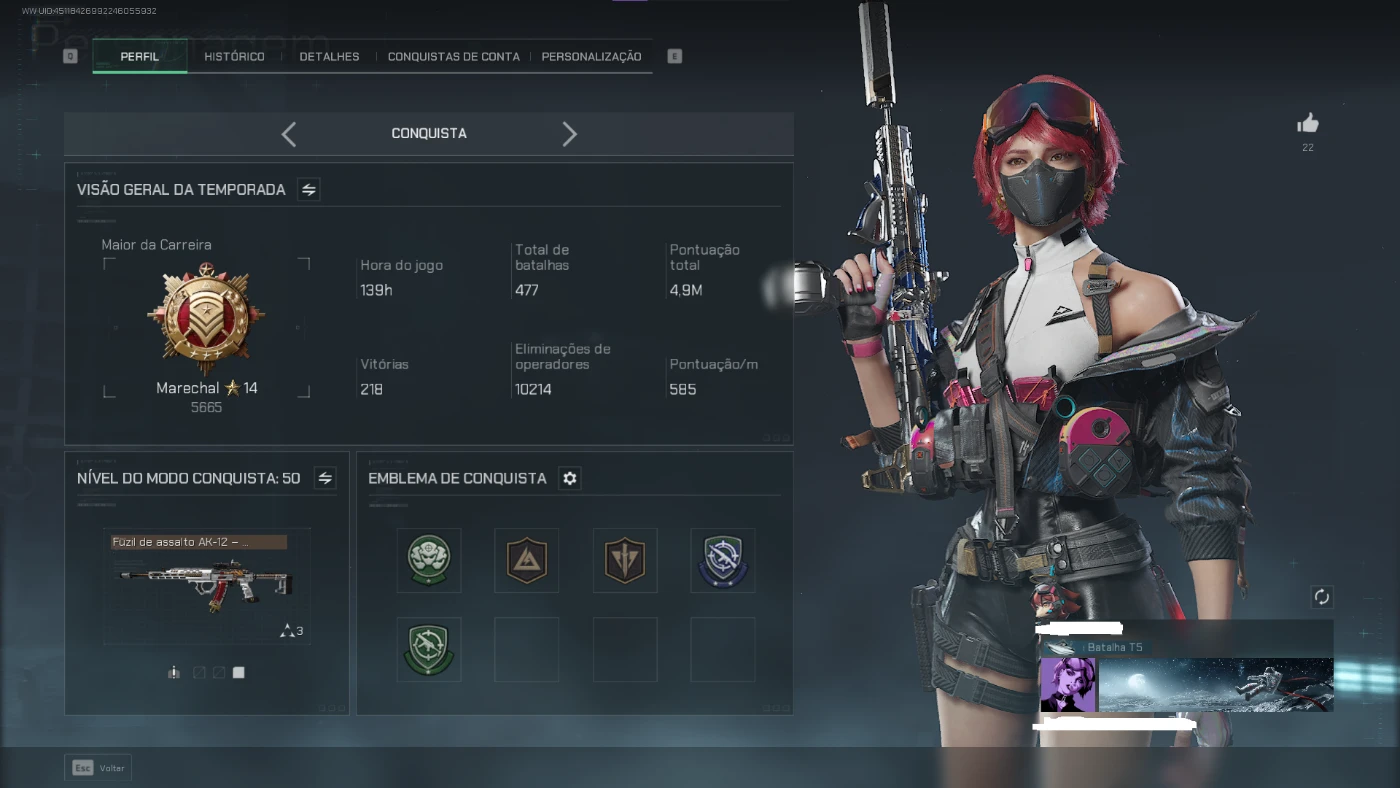Click the right arrow beside Conquista
Image resolution: width=1400 pixels, height=788 pixels.
[x=569, y=134]
